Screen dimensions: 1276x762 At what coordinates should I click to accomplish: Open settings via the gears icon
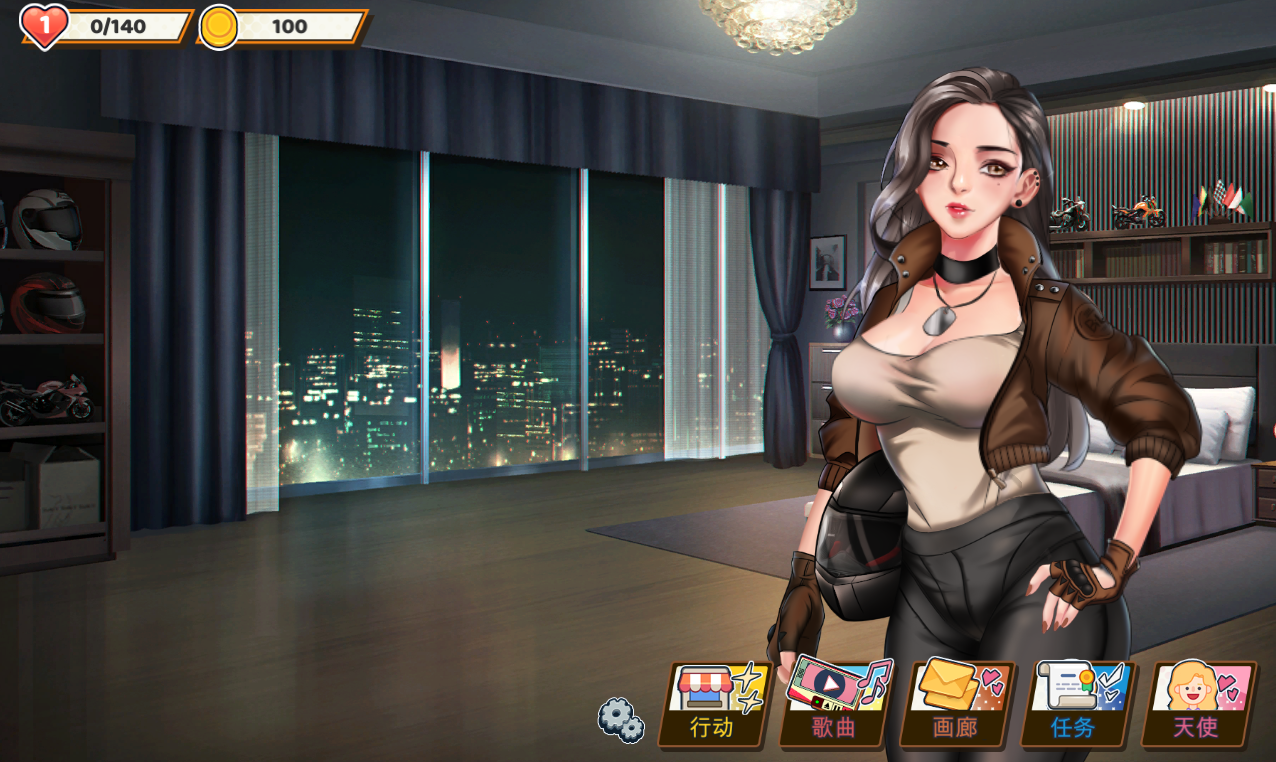[621, 719]
